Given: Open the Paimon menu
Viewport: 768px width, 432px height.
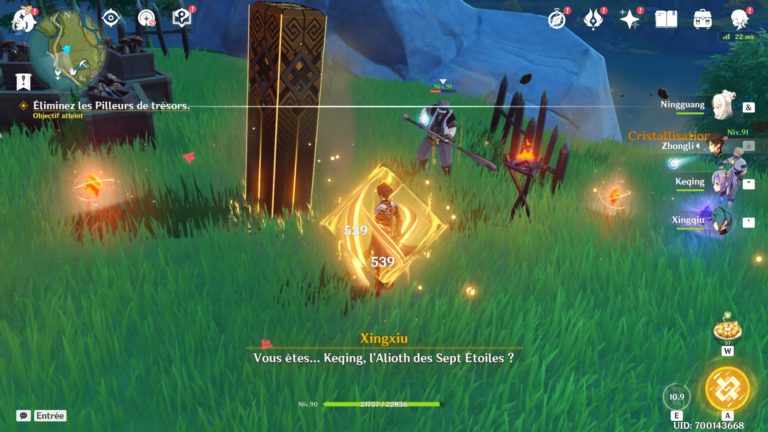Looking at the screenshot, I should click(x=23, y=18).
